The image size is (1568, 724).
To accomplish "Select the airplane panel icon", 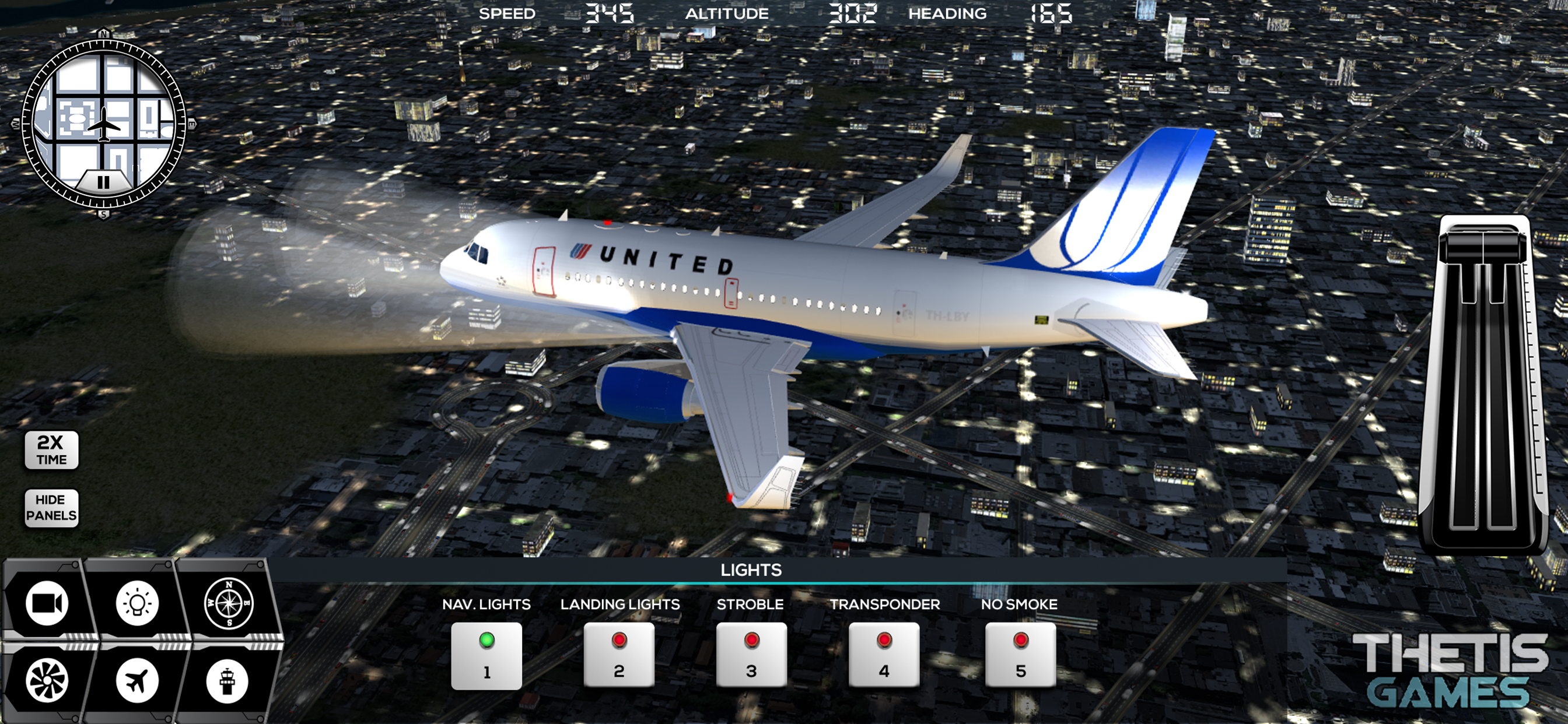I will click(x=137, y=680).
